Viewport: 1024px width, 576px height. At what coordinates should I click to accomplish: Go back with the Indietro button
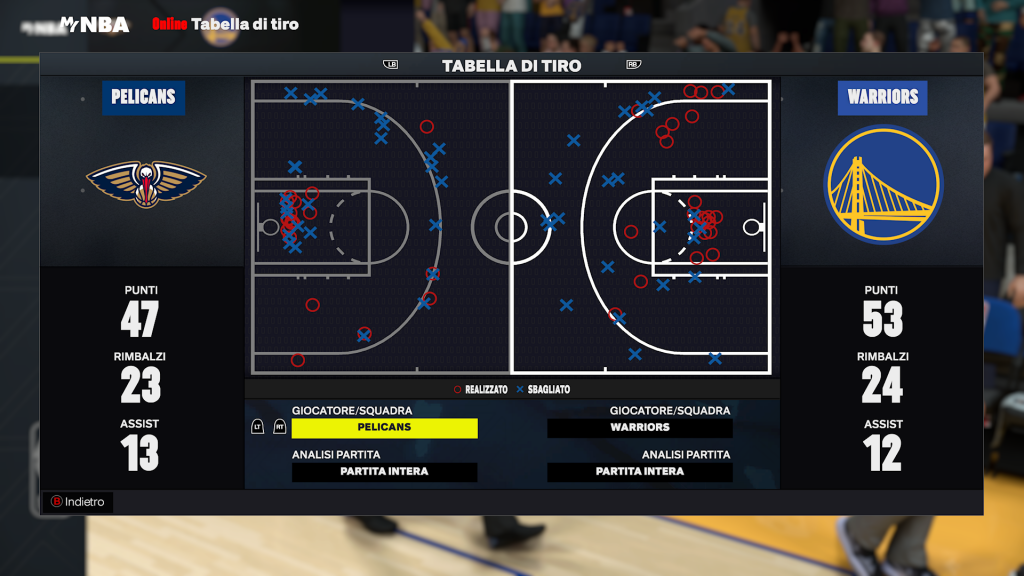click(78, 502)
